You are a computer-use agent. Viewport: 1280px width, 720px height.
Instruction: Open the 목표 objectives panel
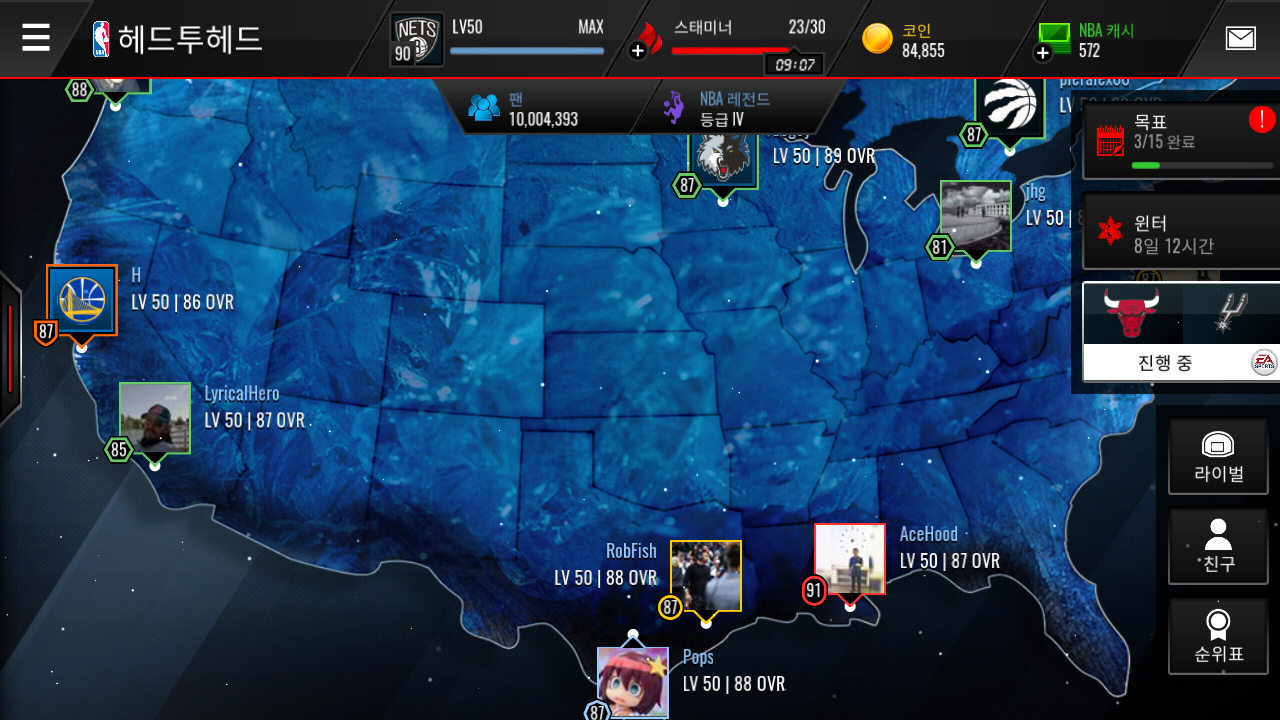(x=1180, y=142)
